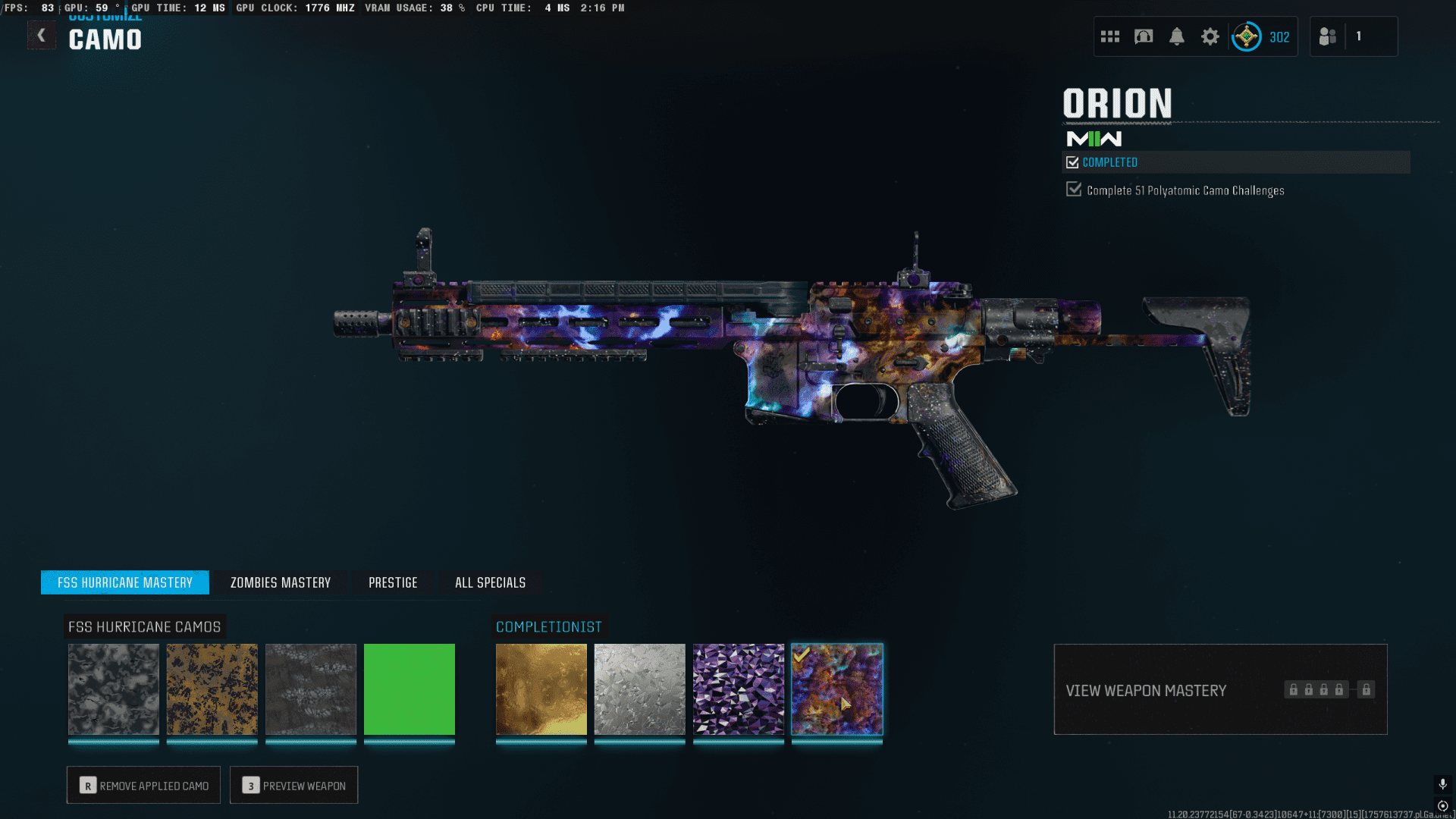This screenshot has width=1456, height=819.
Task: Switch to the Zombies Mastery tab
Action: pos(281,582)
